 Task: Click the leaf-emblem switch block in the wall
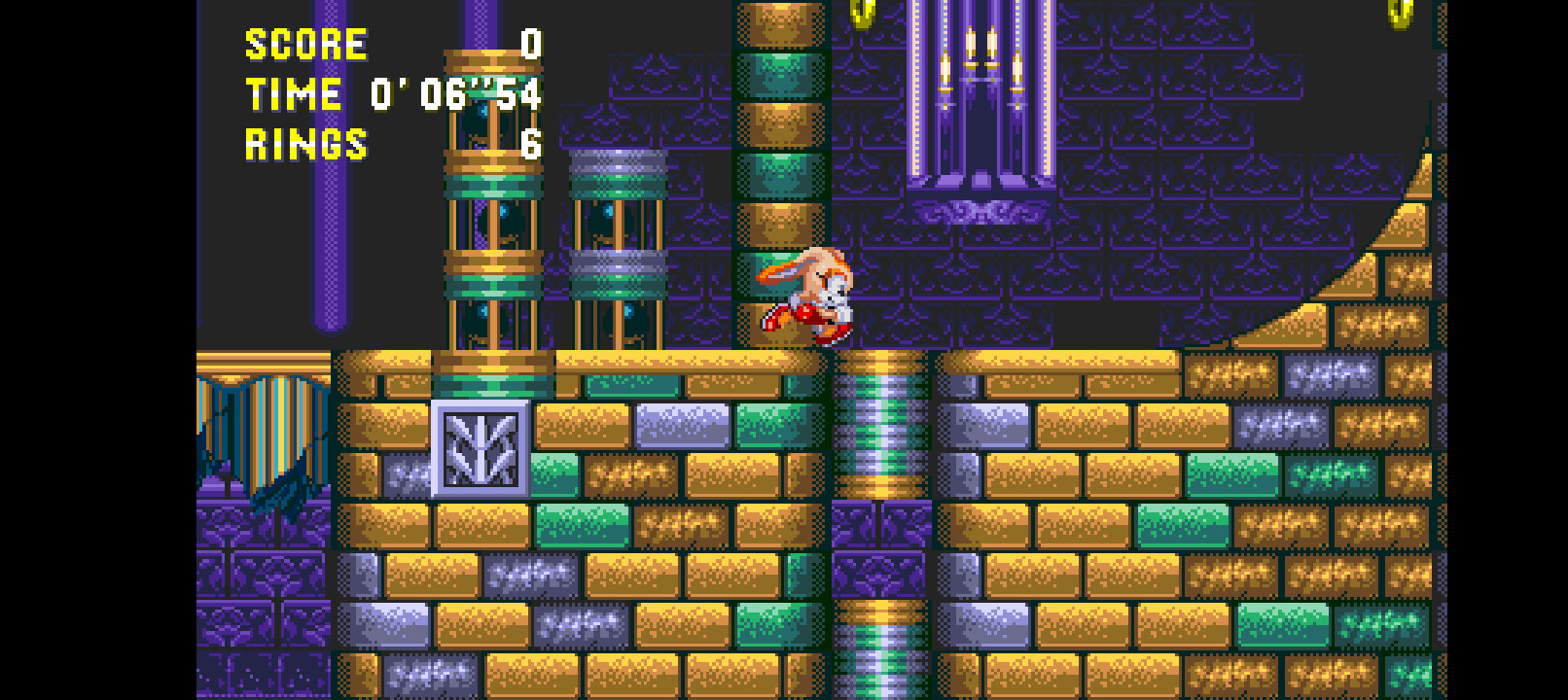pos(481,447)
